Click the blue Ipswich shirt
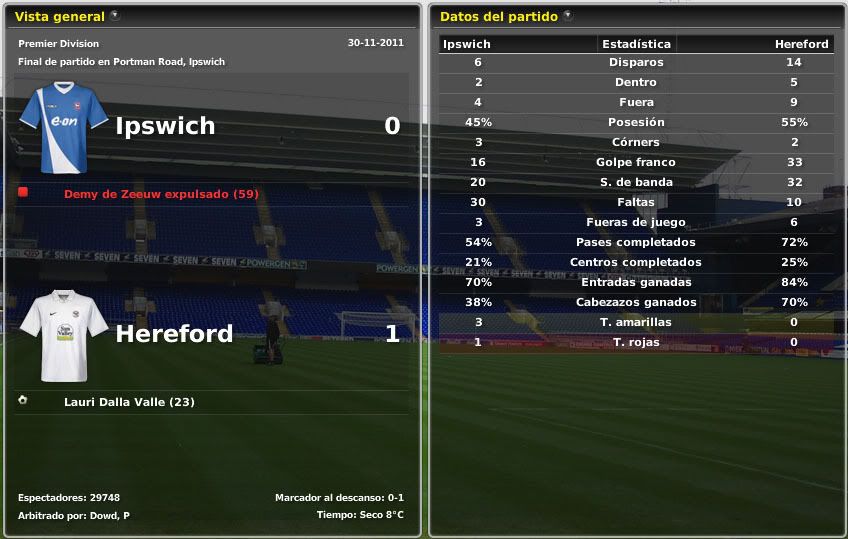Viewport: 848px width, 539px height. [x=64, y=127]
